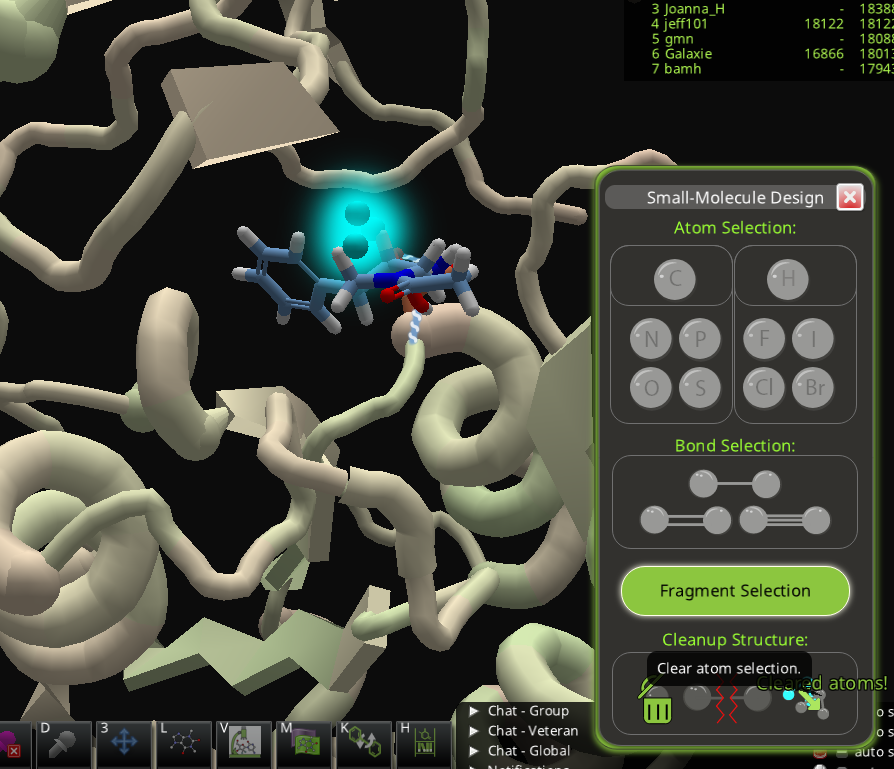Choose the hydrogen (H) atom button
The height and width of the screenshot is (769, 894).
click(x=788, y=279)
